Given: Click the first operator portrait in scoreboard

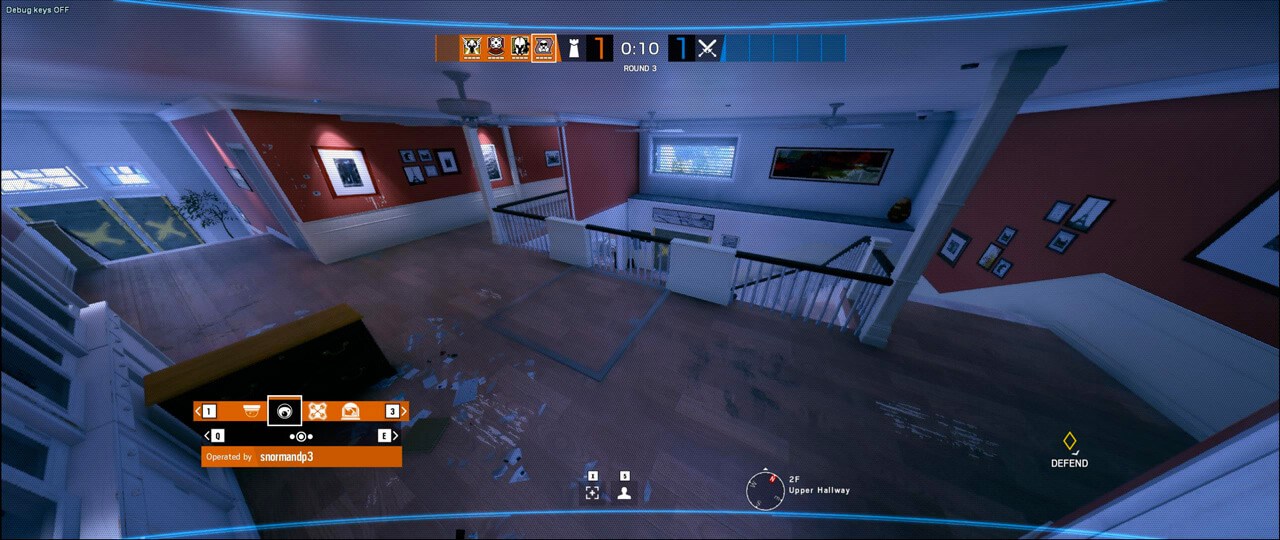Looking at the screenshot, I should click(472, 47).
